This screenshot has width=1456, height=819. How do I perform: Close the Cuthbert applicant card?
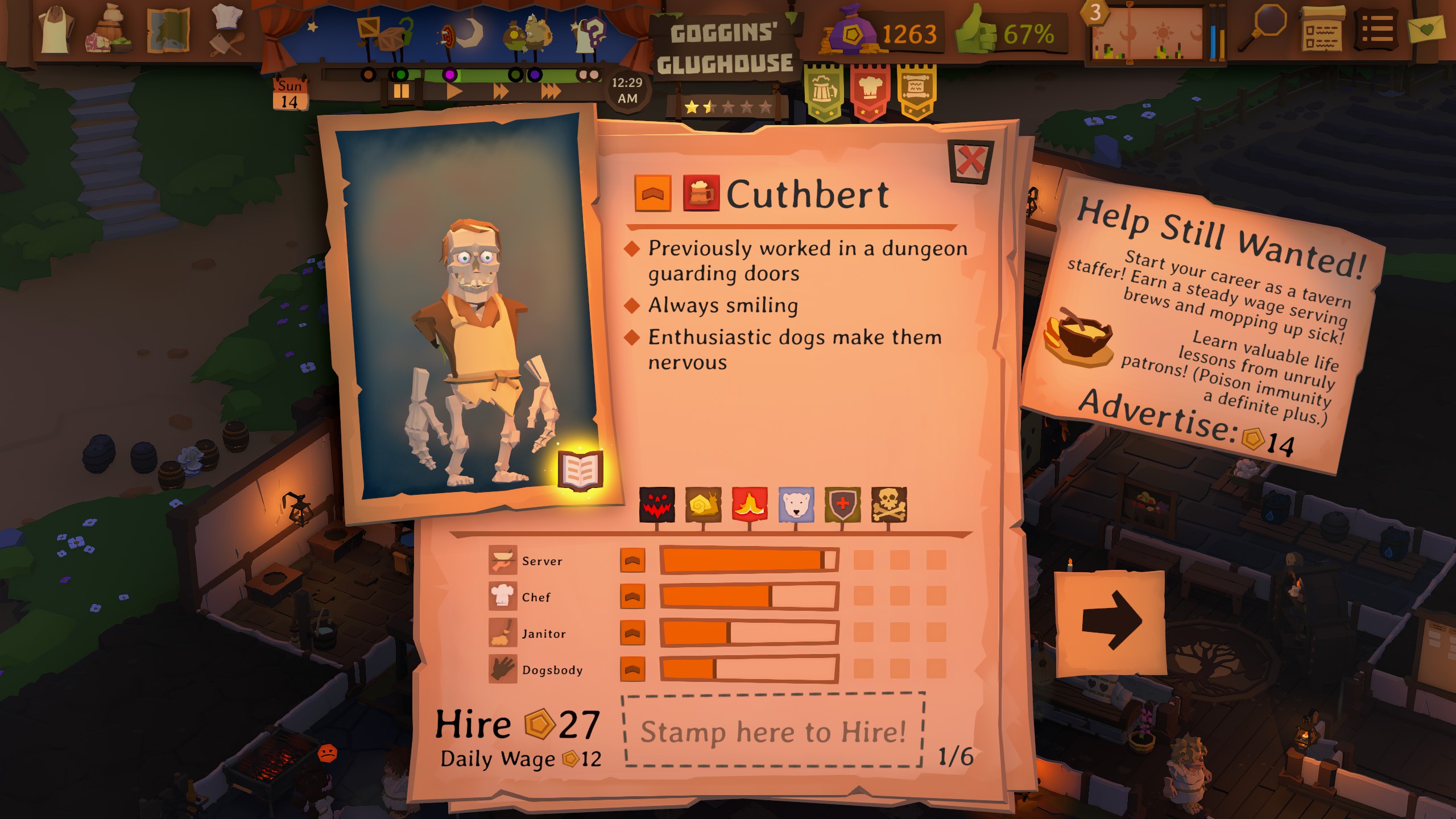tap(970, 162)
